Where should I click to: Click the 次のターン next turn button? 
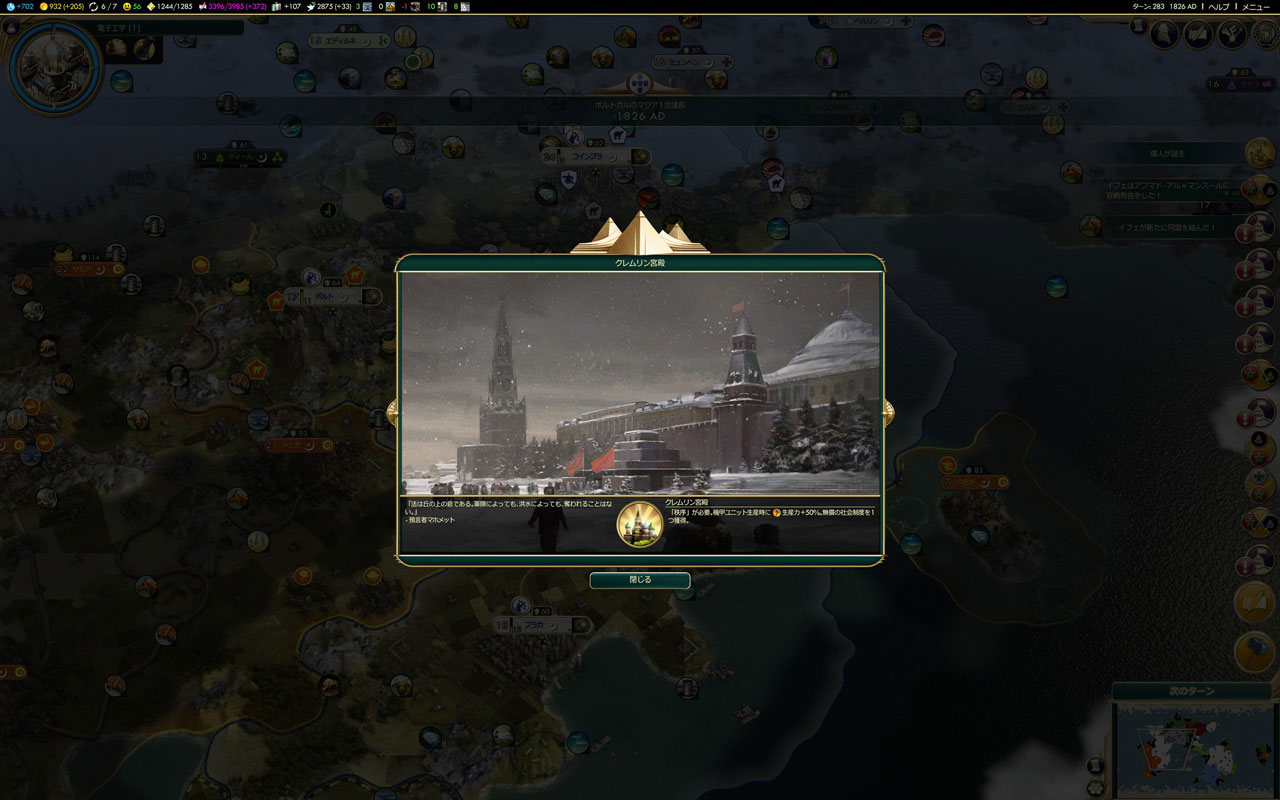[x=1190, y=691]
